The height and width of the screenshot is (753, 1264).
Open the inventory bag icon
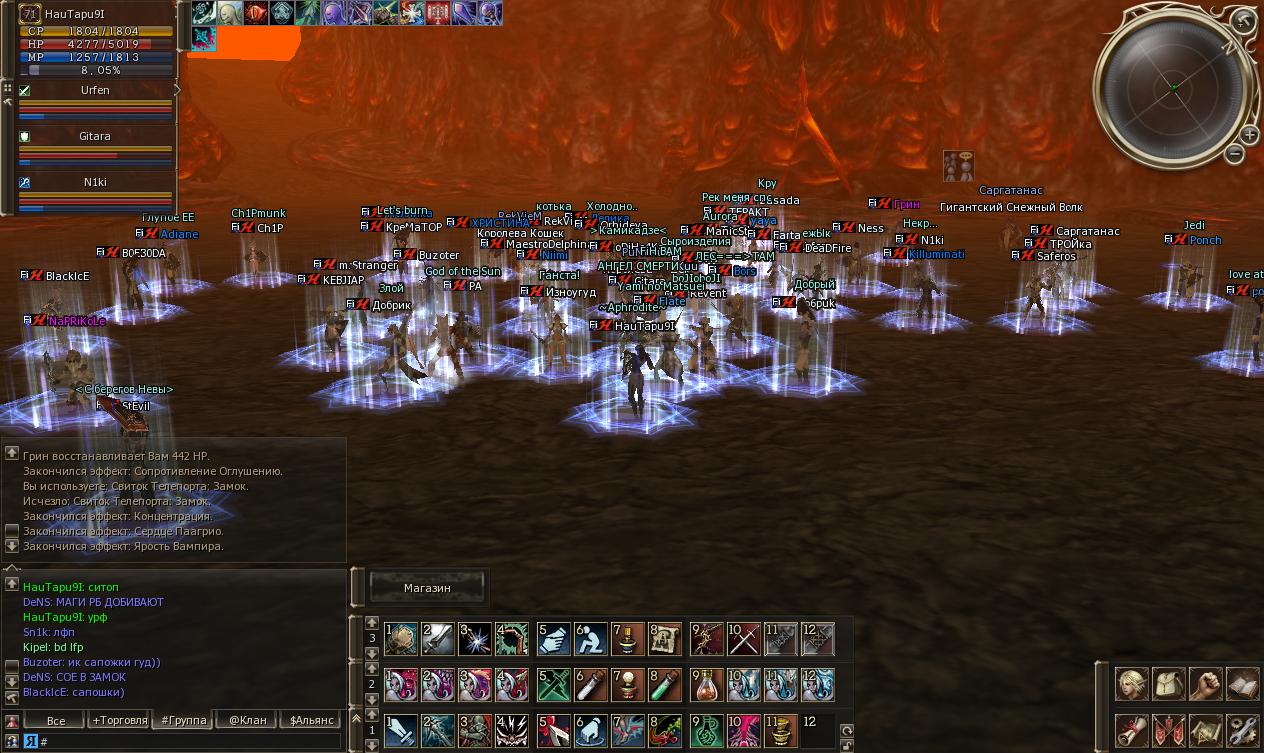coord(1169,684)
